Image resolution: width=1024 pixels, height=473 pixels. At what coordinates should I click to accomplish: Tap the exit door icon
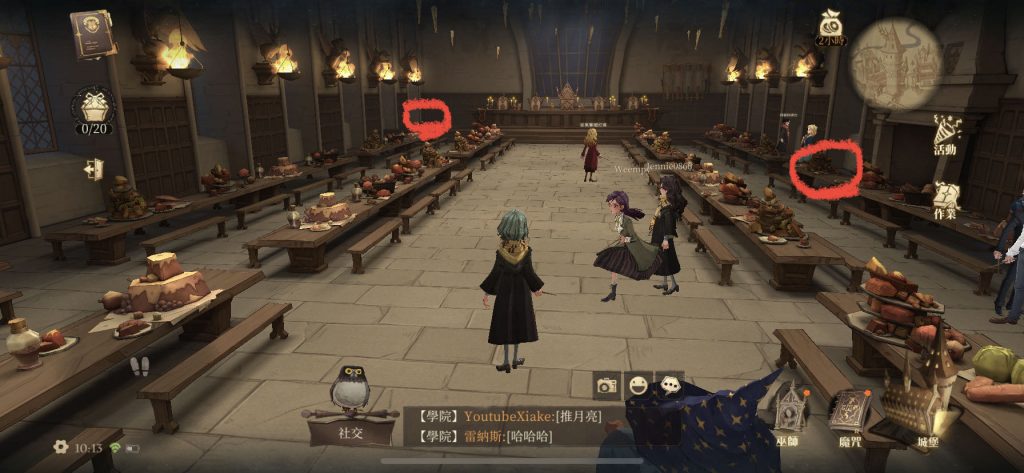click(94, 170)
